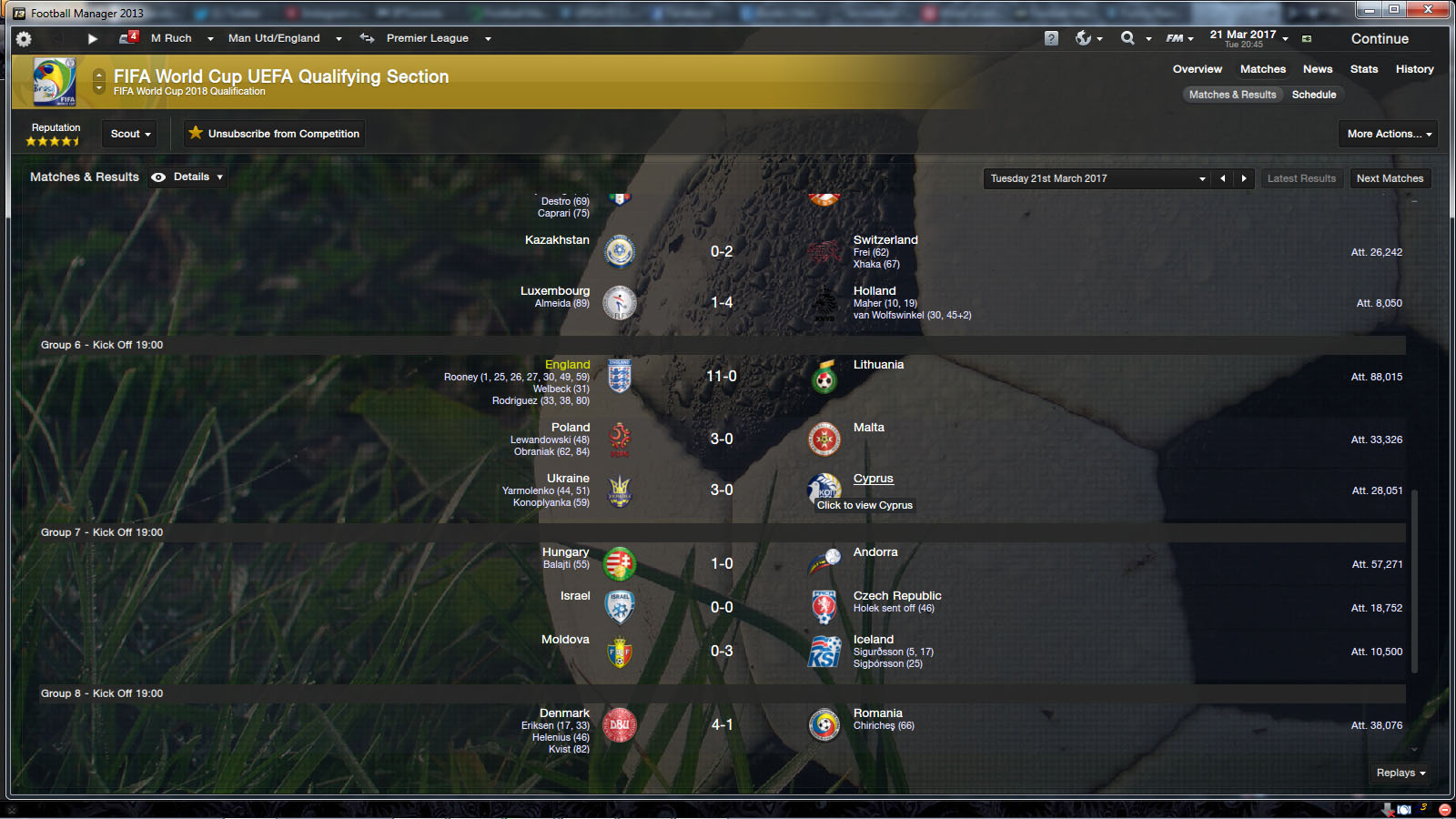Go to the next match date arrow
The height and width of the screenshot is (819, 1456).
click(1244, 179)
